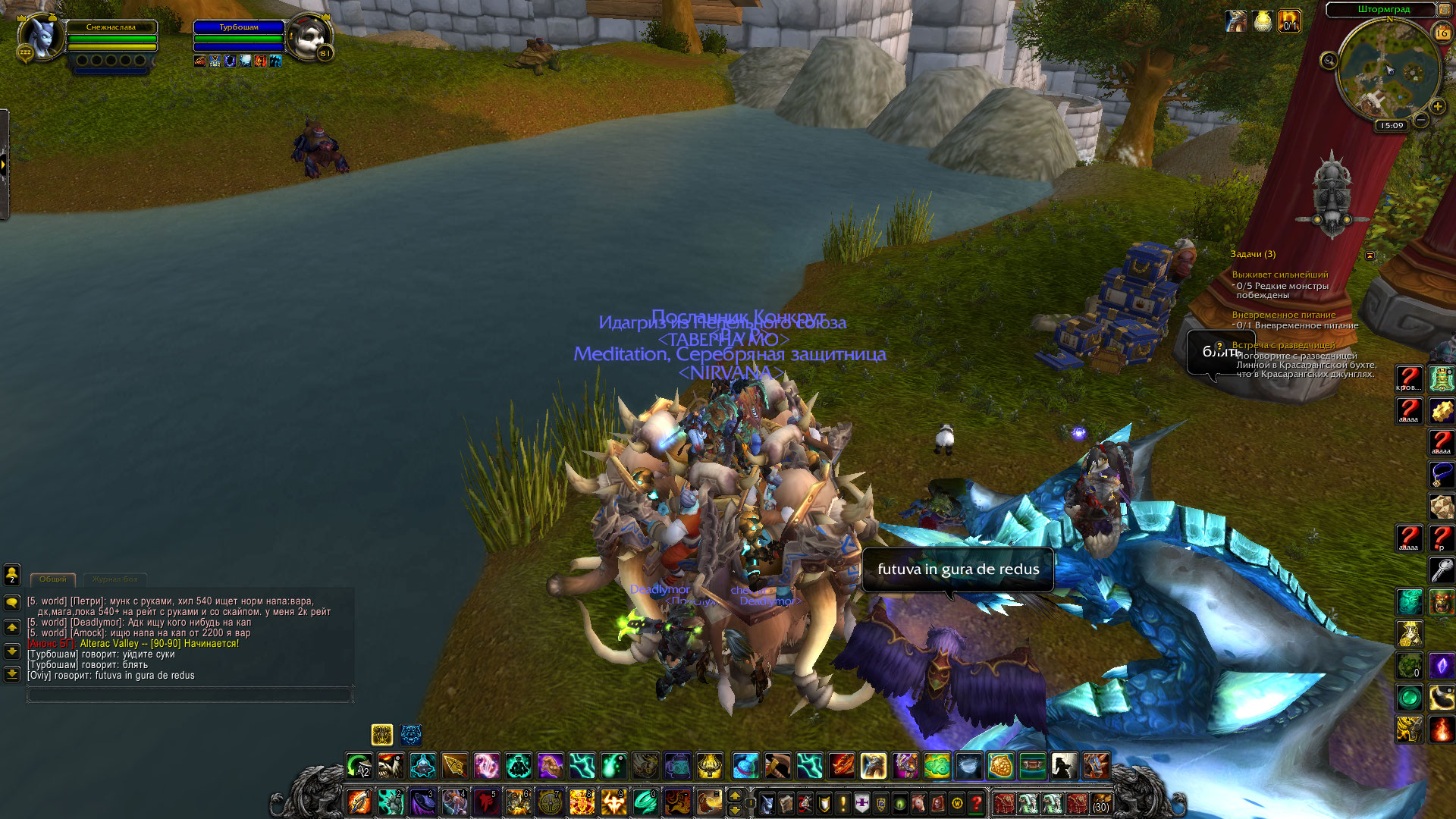This screenshot has width=1456, height=819.
Task: Collapse the Задачи quest tracker
Action: point(1370,256)
